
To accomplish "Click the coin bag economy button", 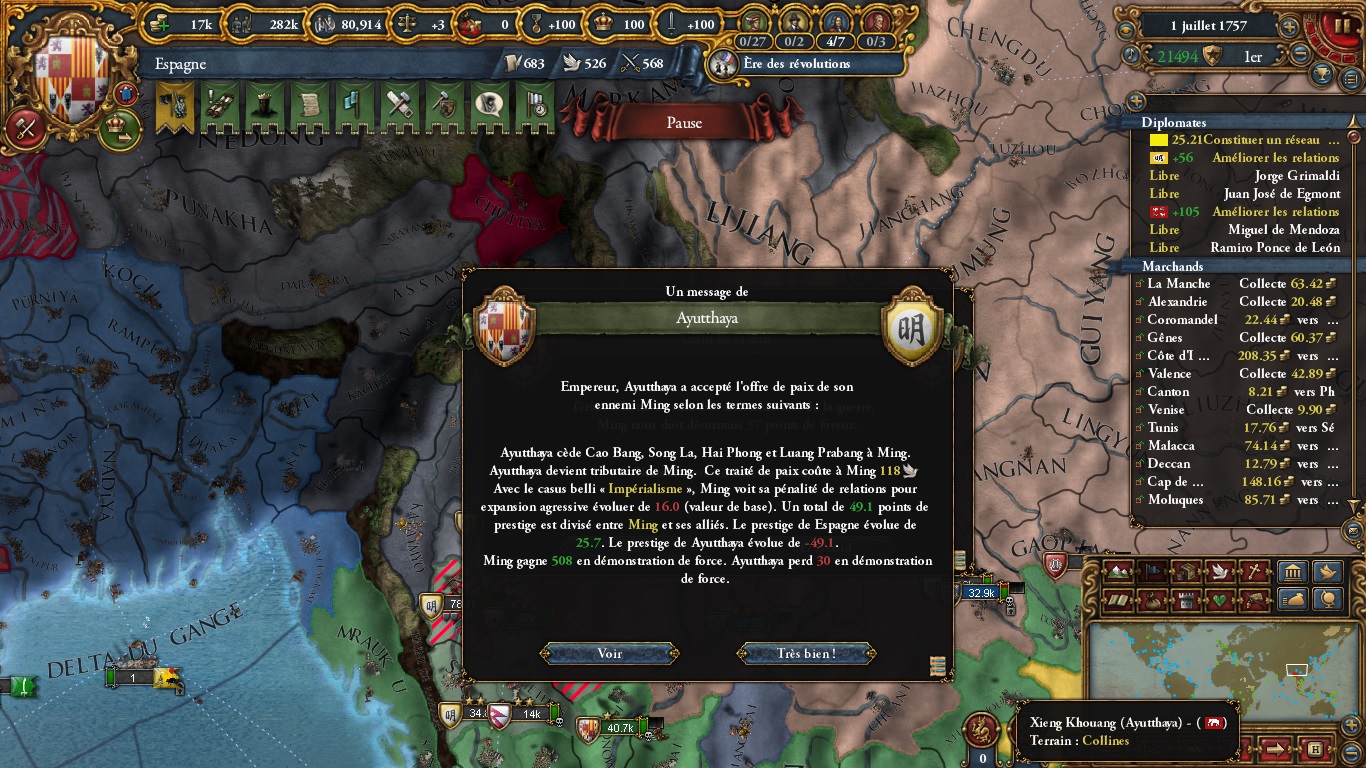I will pyautogui.click(x=1292, y=601).
